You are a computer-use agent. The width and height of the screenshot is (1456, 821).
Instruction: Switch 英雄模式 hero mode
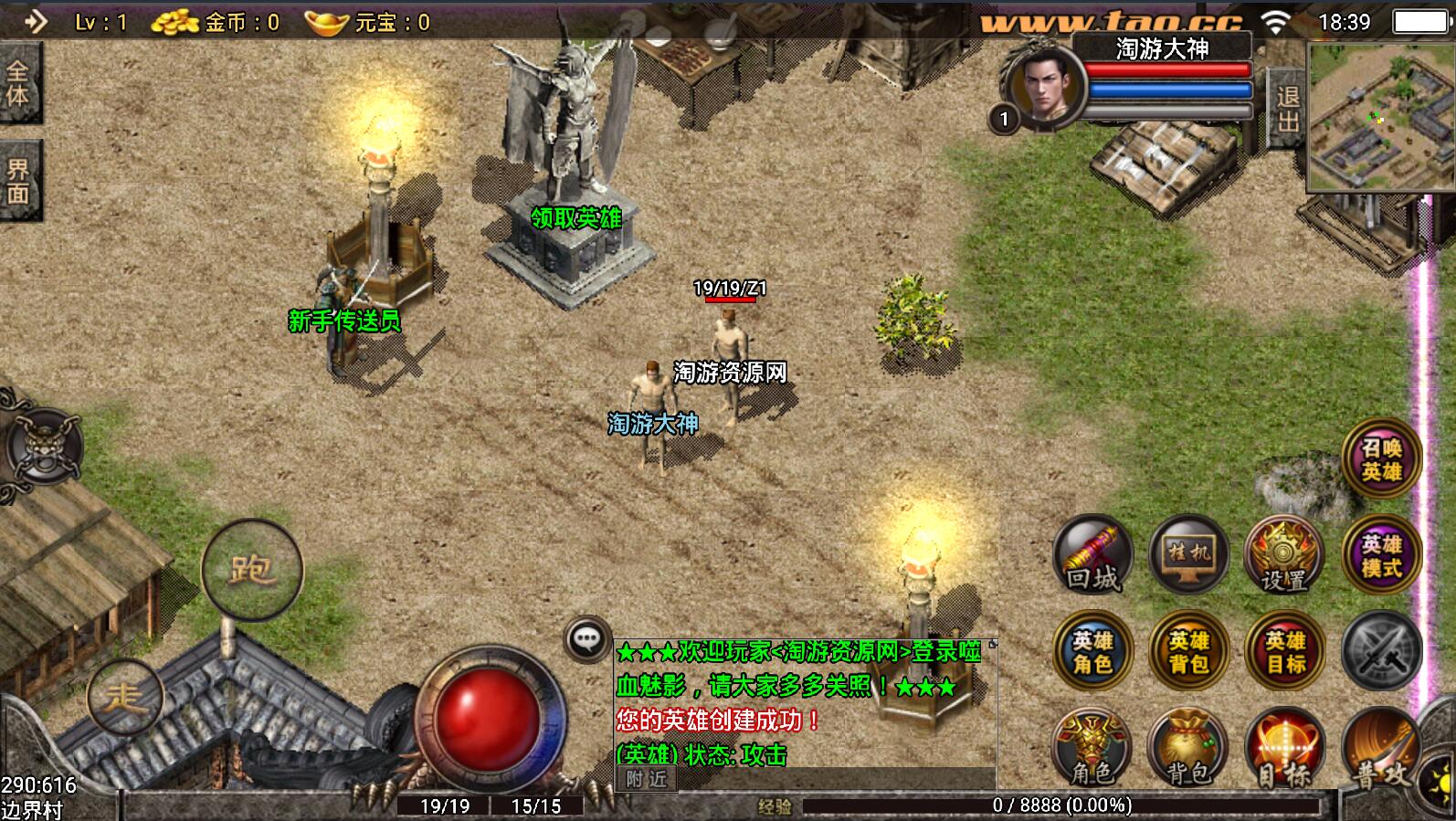[1381, 555]
